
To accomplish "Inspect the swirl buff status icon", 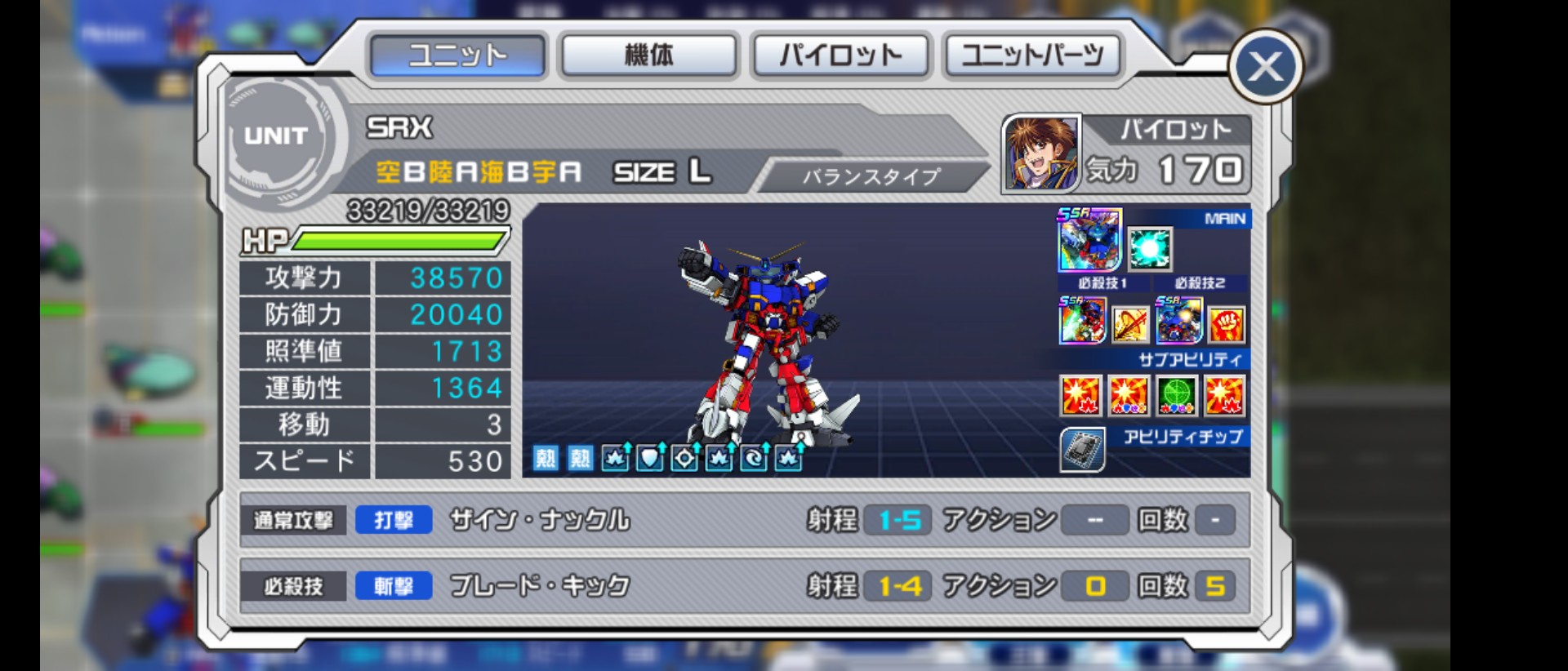I will pyautogui.click(x=754, y=458).
